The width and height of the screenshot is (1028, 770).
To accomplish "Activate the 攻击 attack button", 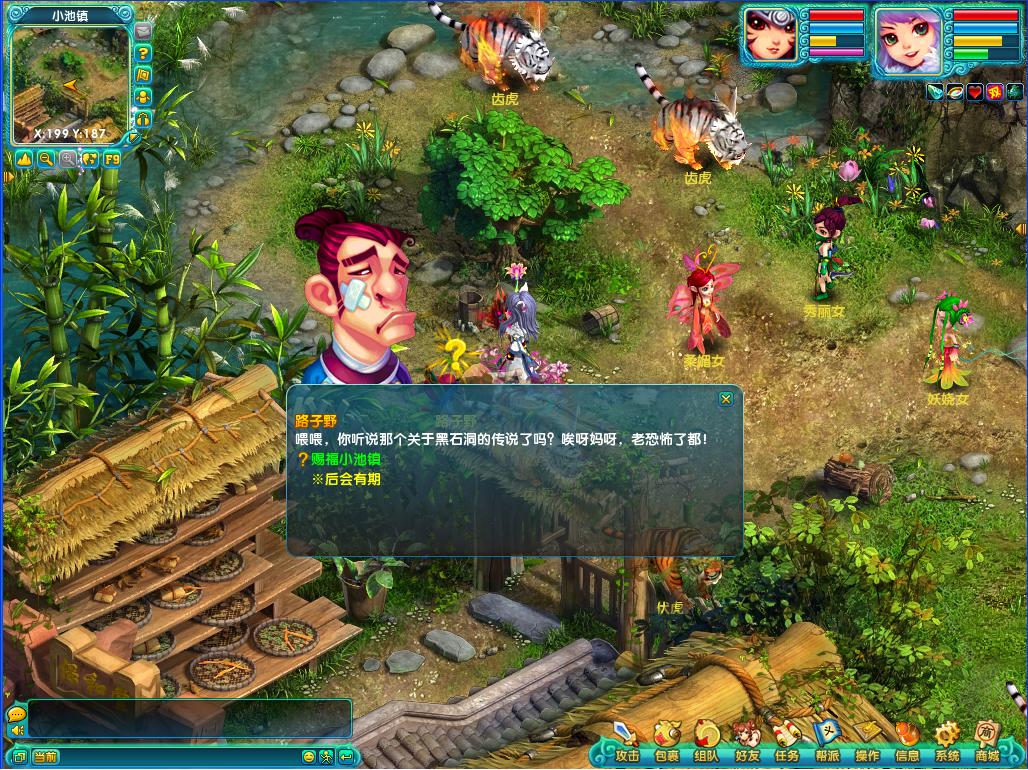I will [x=627, y=742].
